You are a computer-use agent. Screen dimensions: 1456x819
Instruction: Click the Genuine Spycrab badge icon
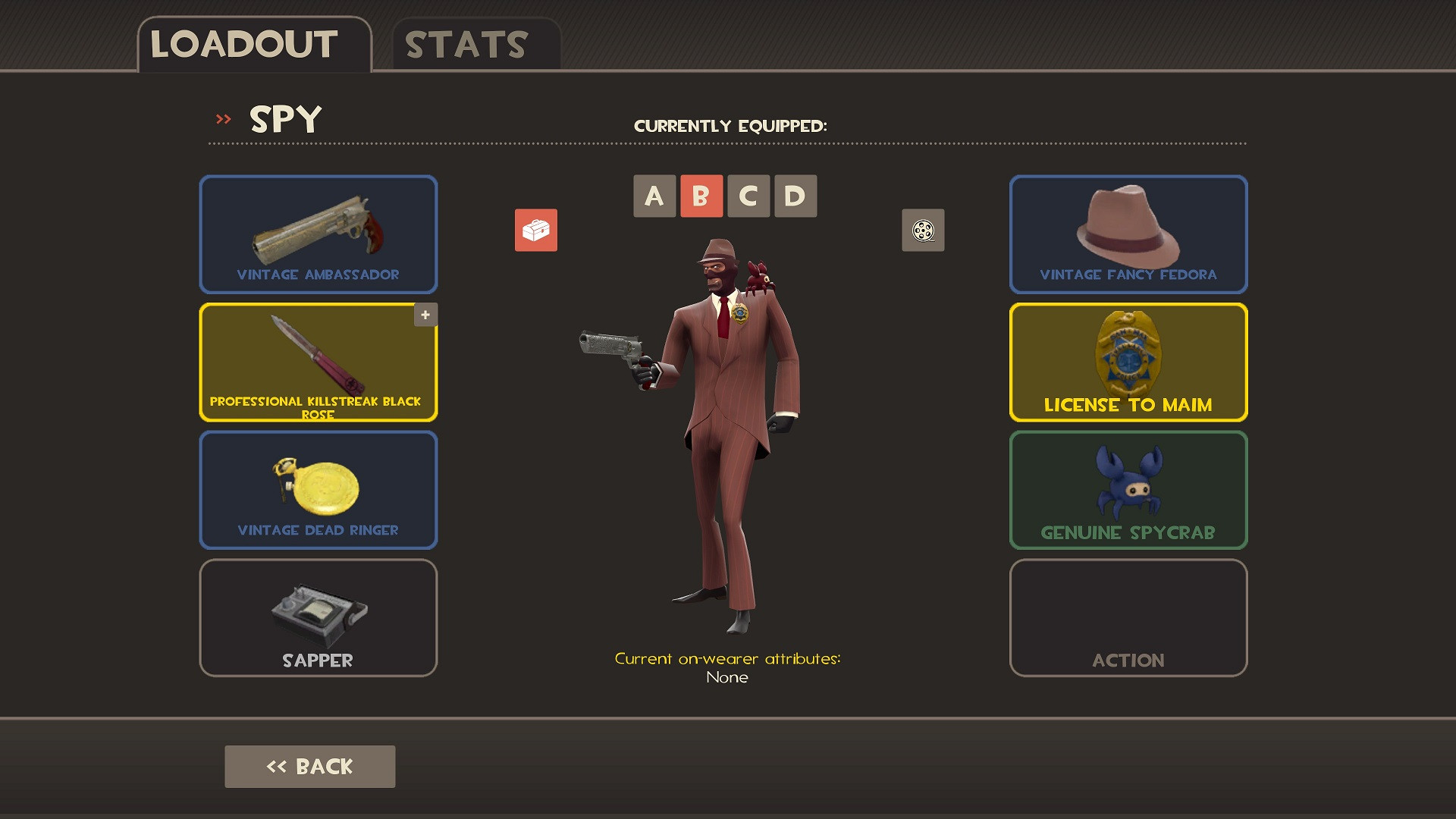[1128, 489]
